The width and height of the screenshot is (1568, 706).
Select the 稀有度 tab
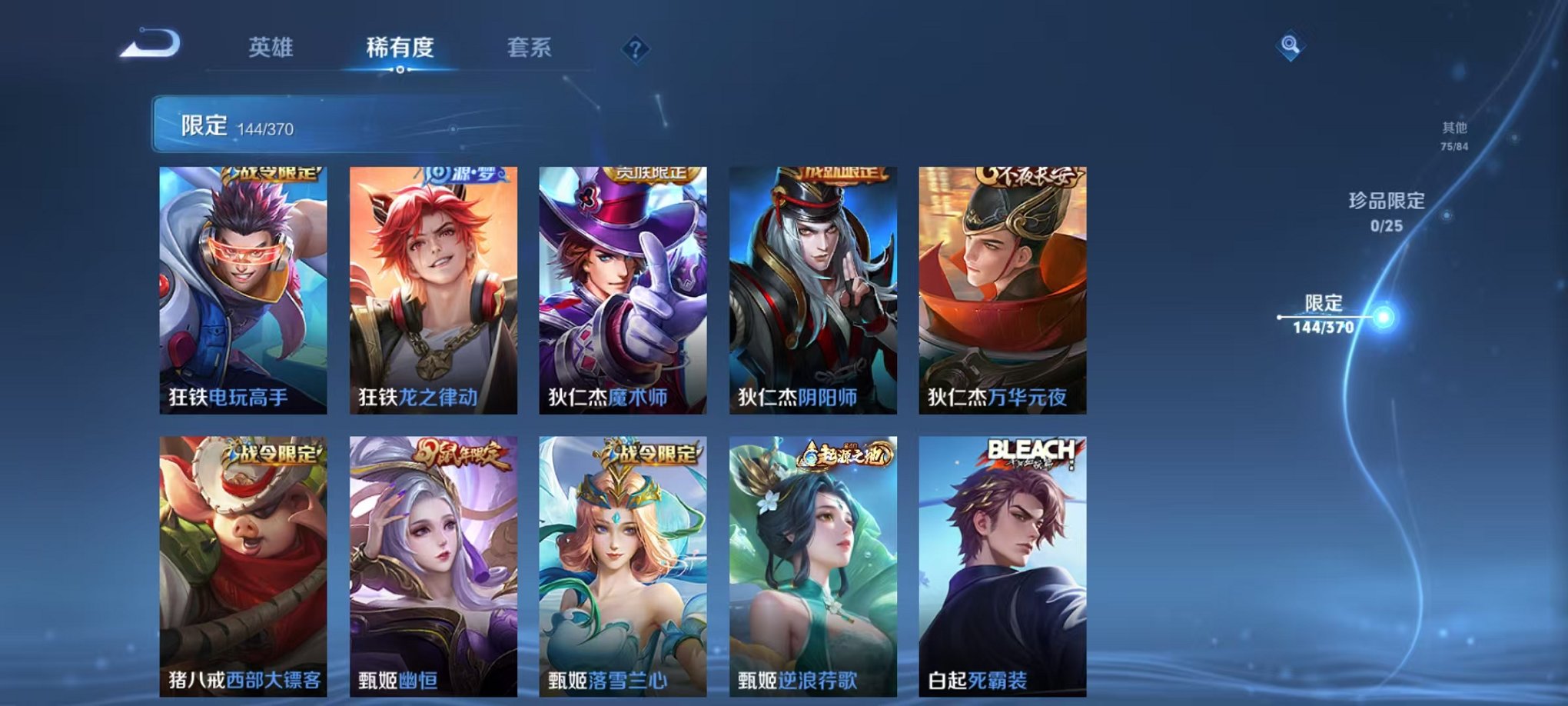click(400, 48)
